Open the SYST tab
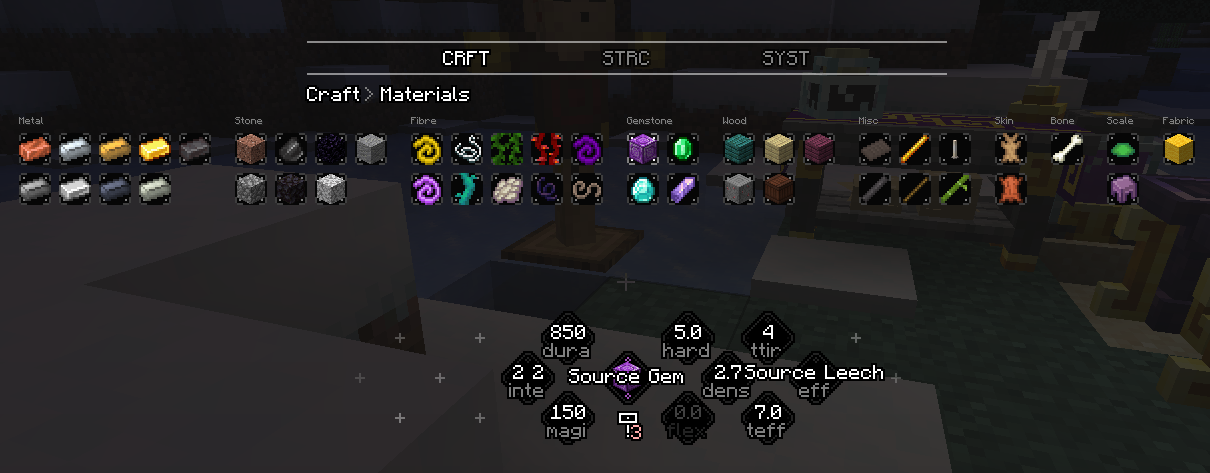 tap(785, 58)
